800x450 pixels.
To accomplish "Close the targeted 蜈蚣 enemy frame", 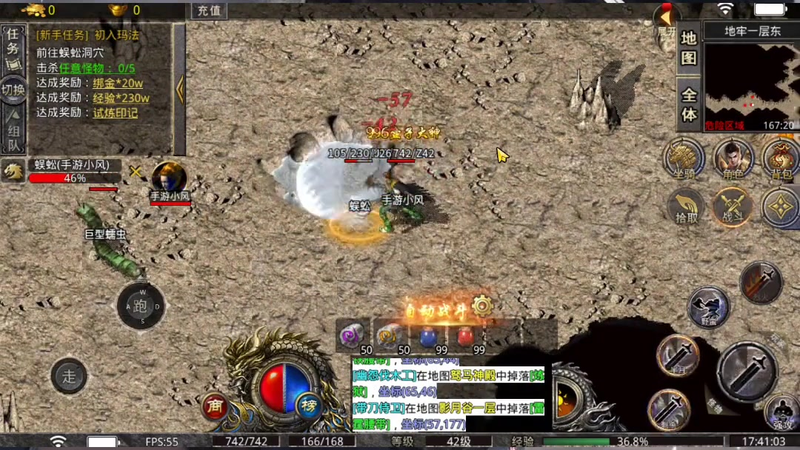I will 136,171.
